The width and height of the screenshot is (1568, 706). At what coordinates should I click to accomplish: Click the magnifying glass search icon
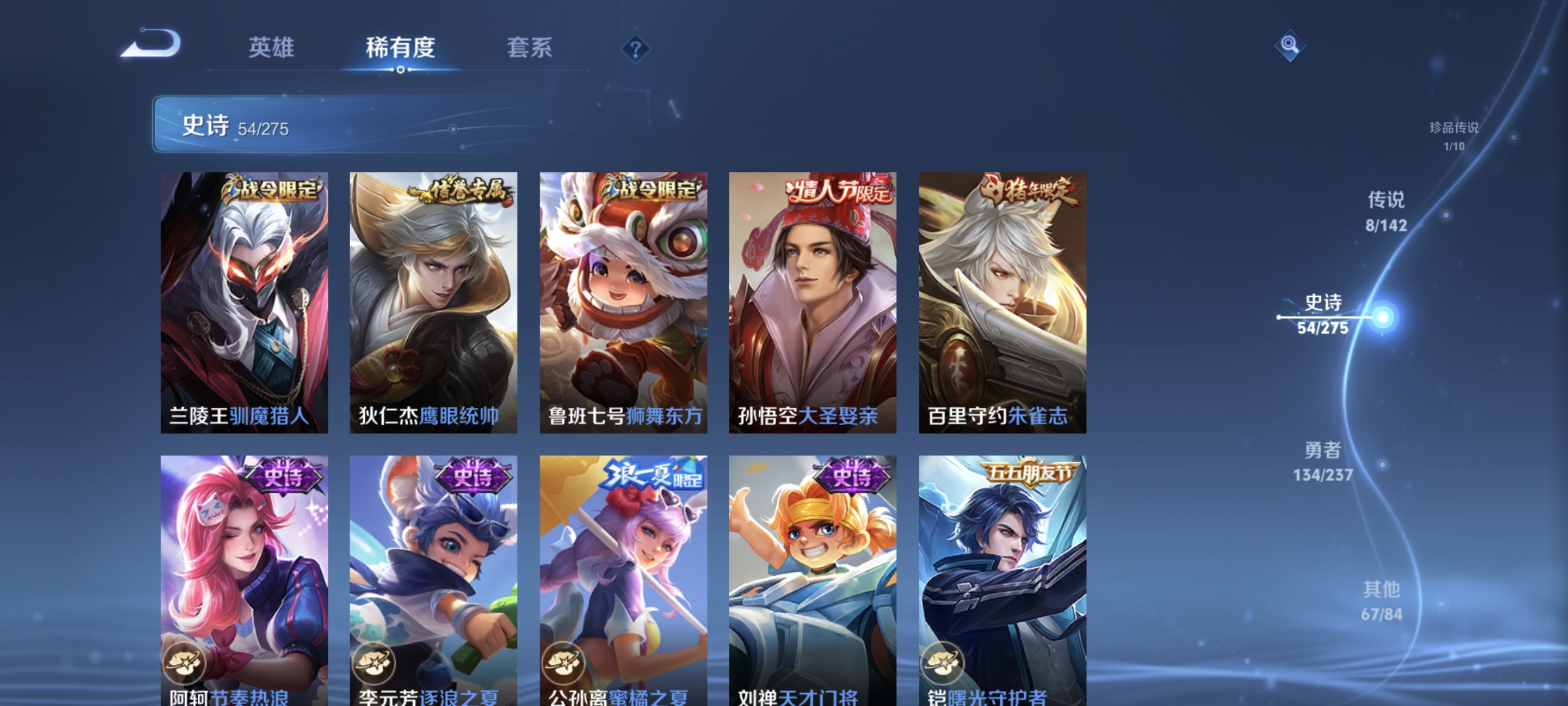click(1289, 46)
